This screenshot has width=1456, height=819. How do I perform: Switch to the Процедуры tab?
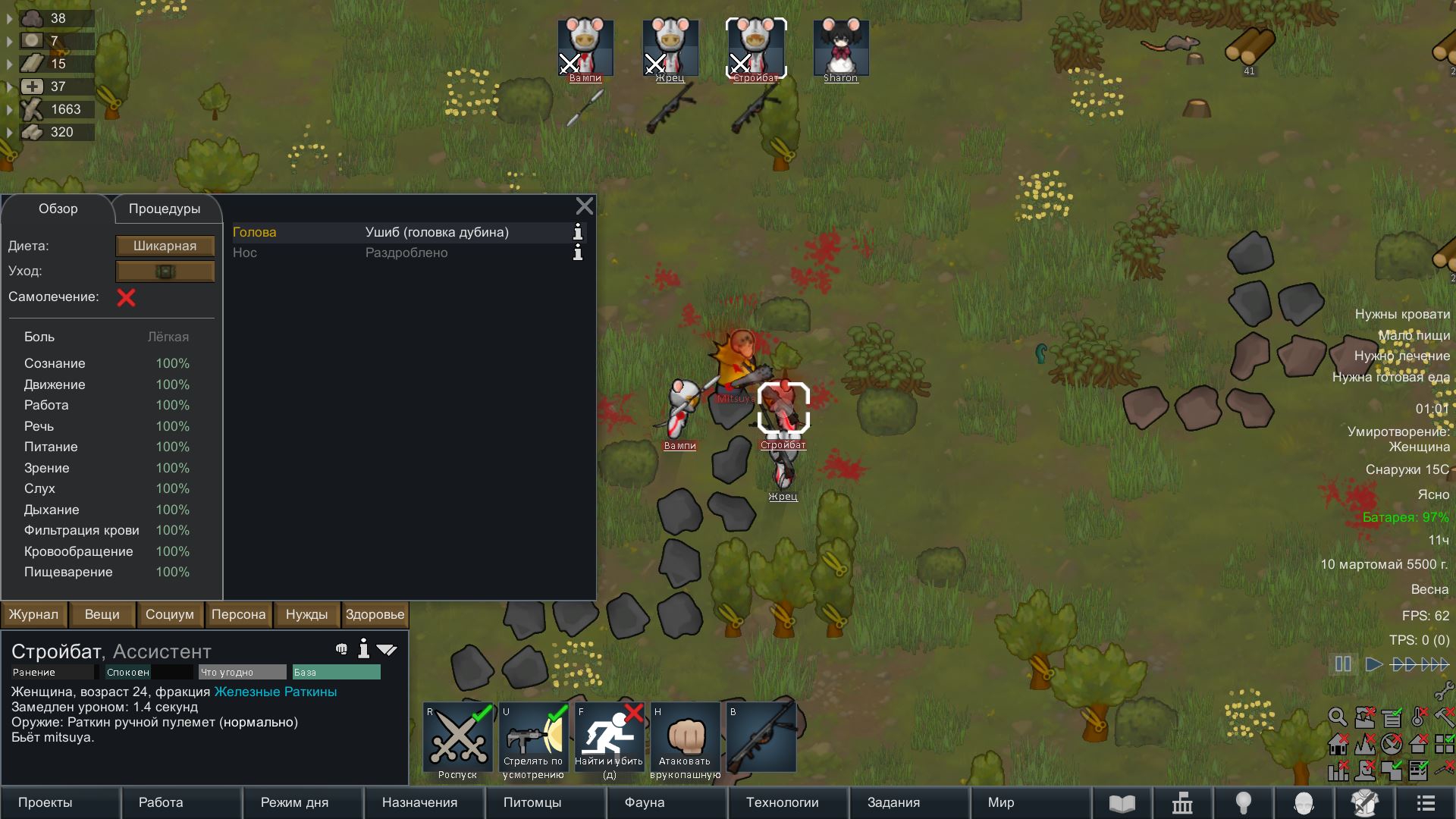click(x=165, y=209)
